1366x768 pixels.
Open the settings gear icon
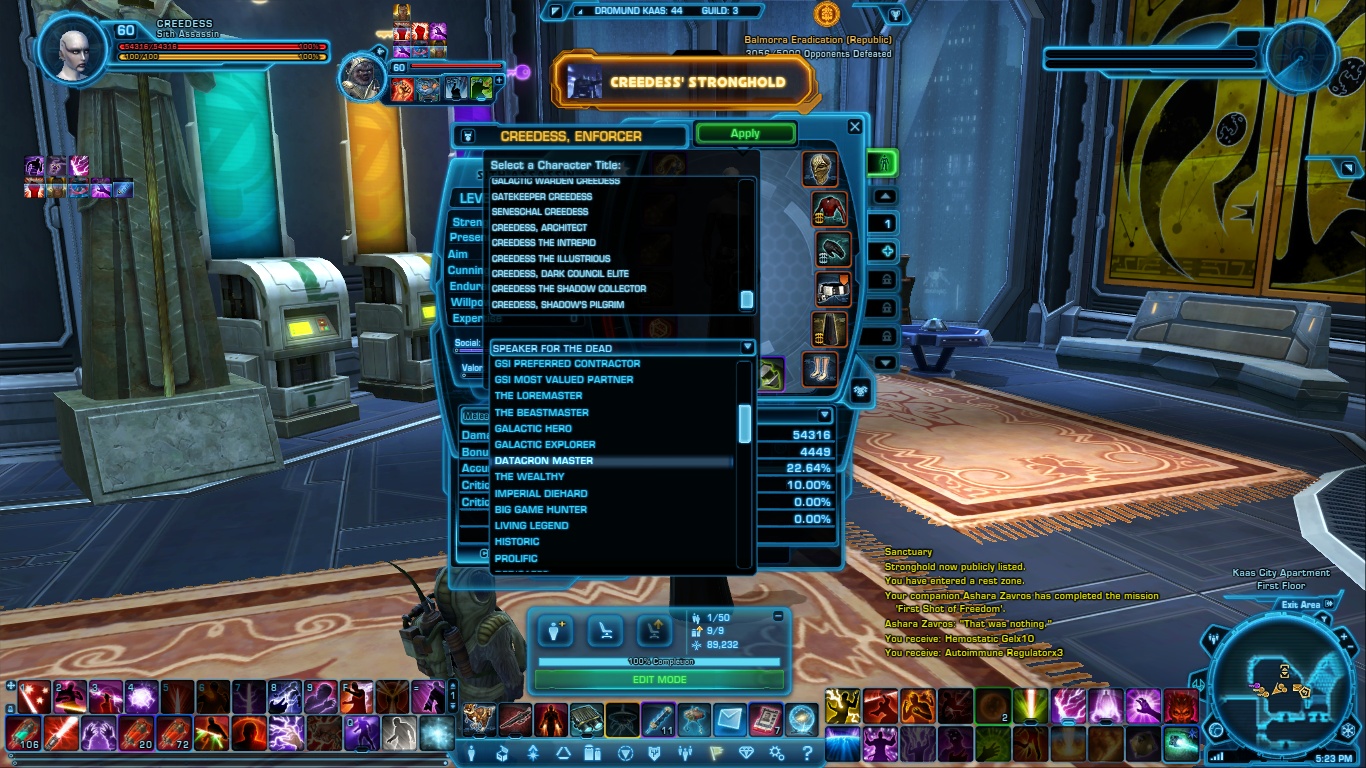tap(777, 755)
